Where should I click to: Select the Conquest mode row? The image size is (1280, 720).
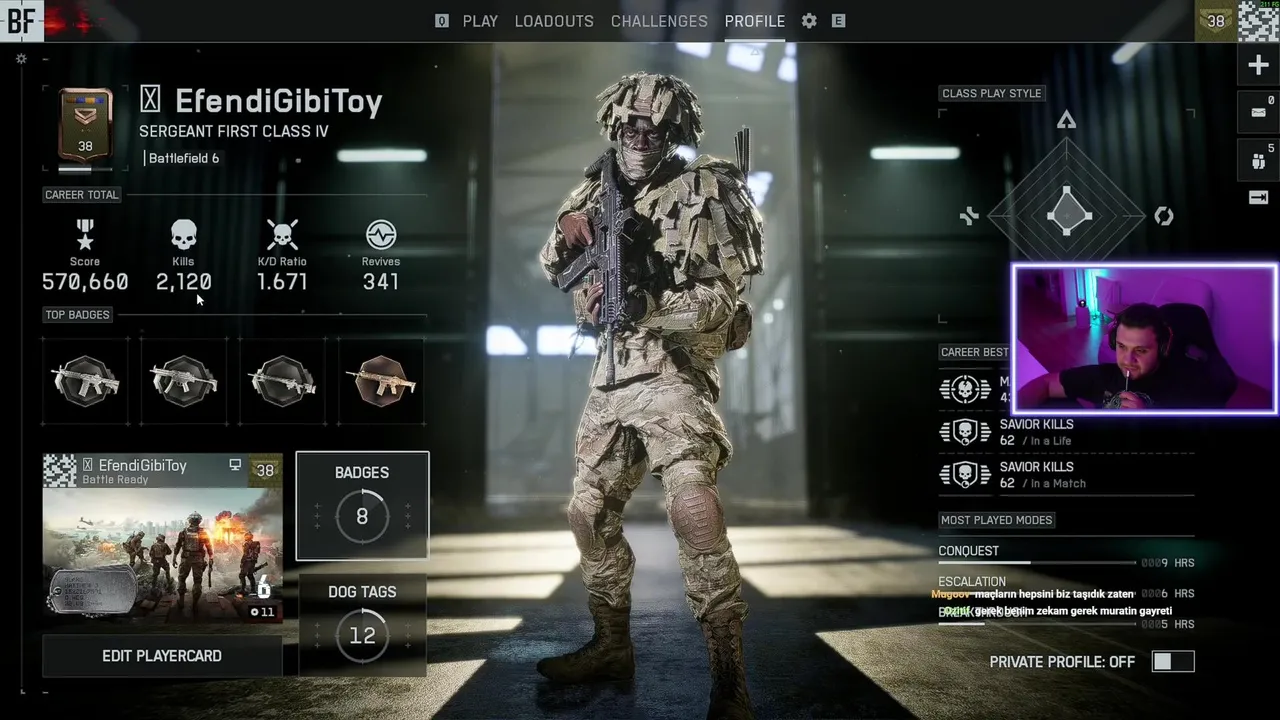point(1065,556)
